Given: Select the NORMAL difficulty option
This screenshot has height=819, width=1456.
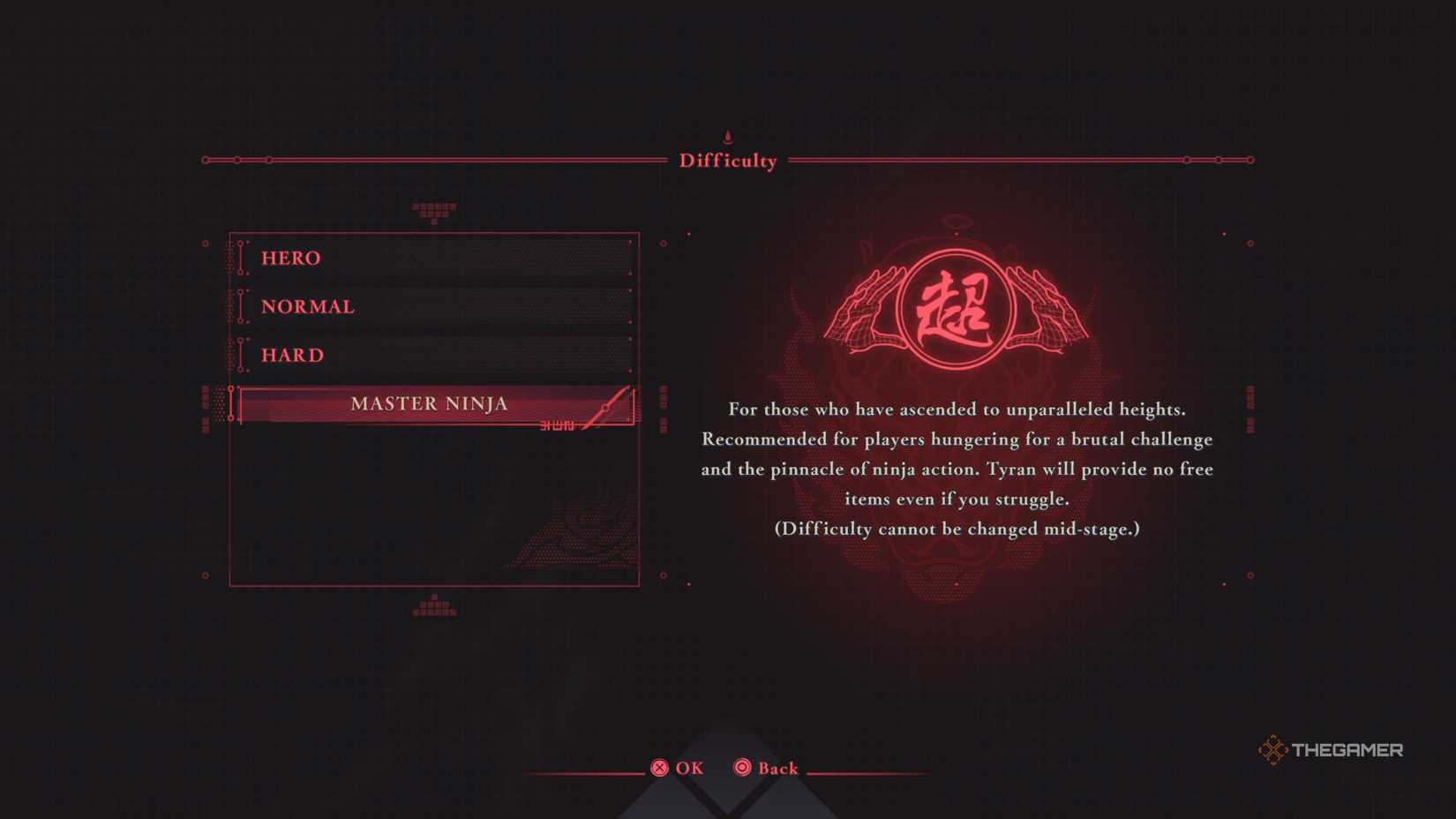Looking at the screenshot, I should pyautogui.click(x=307, y=306).
